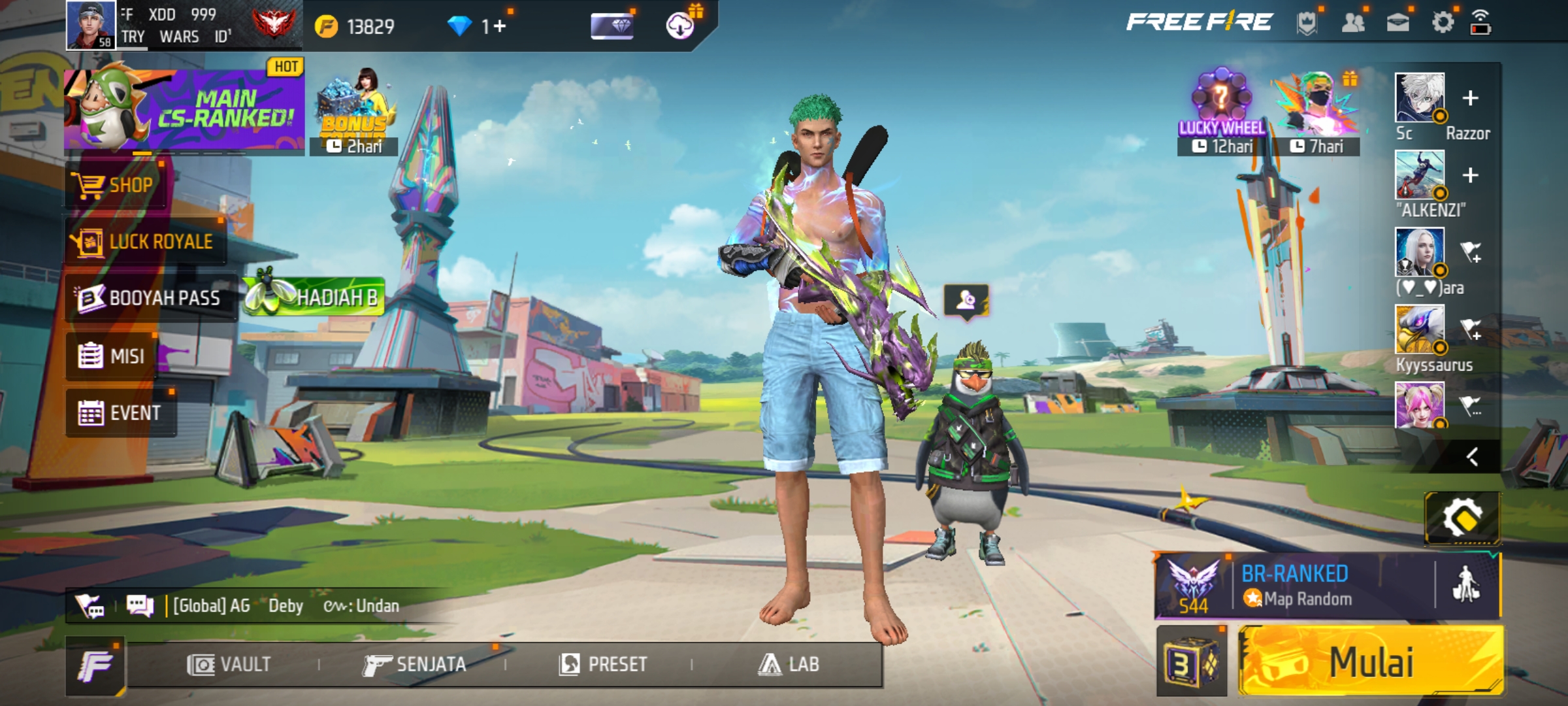This screenshot has width=1568, height=706.
Task: View the MISI missions list
Action: (112, 356)
